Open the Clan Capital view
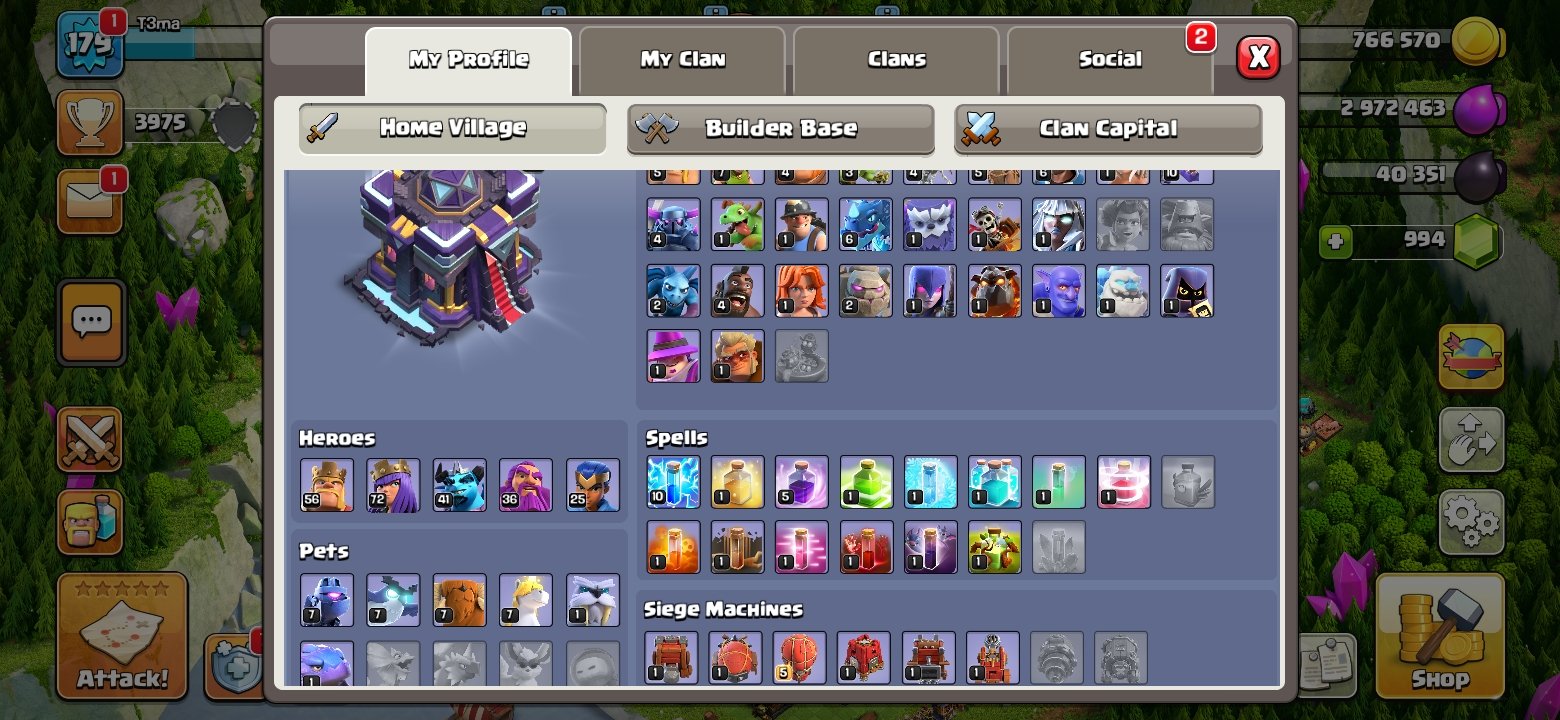Viewport: 1560px width, 720px height. tap(1108, 128)
